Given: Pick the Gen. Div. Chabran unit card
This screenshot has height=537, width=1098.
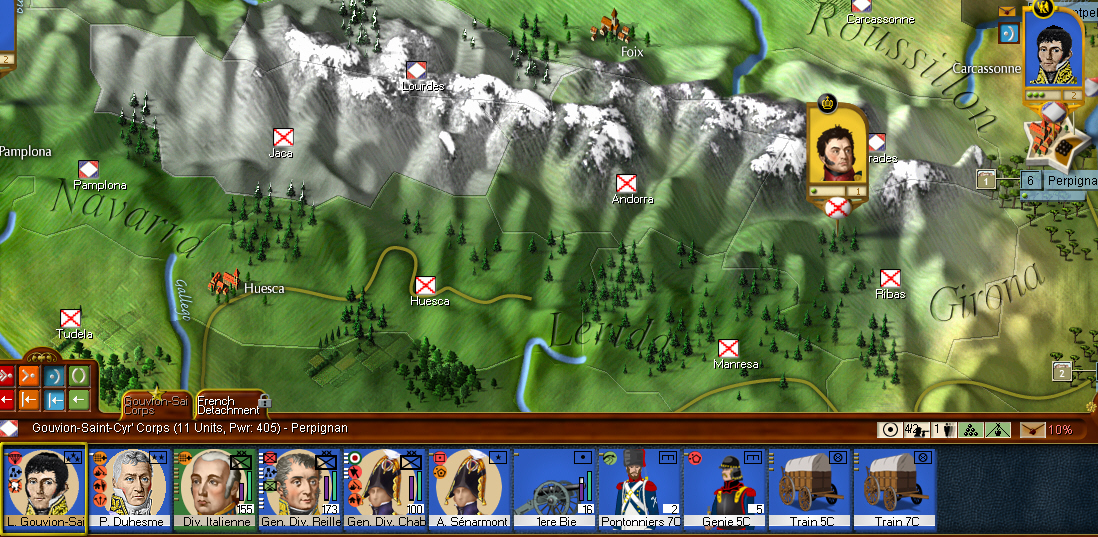Looking at the screenshot, I should click(384, 488).
